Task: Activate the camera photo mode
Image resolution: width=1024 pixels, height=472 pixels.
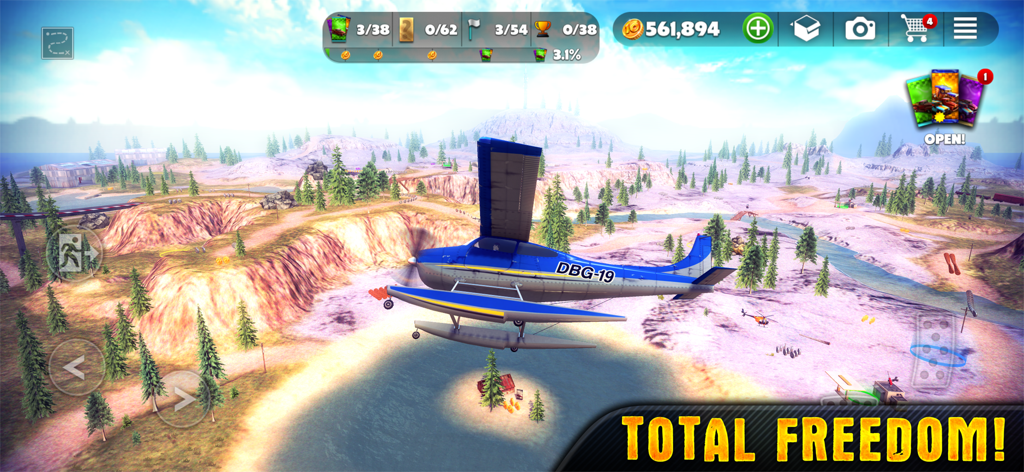Action: 860,29
